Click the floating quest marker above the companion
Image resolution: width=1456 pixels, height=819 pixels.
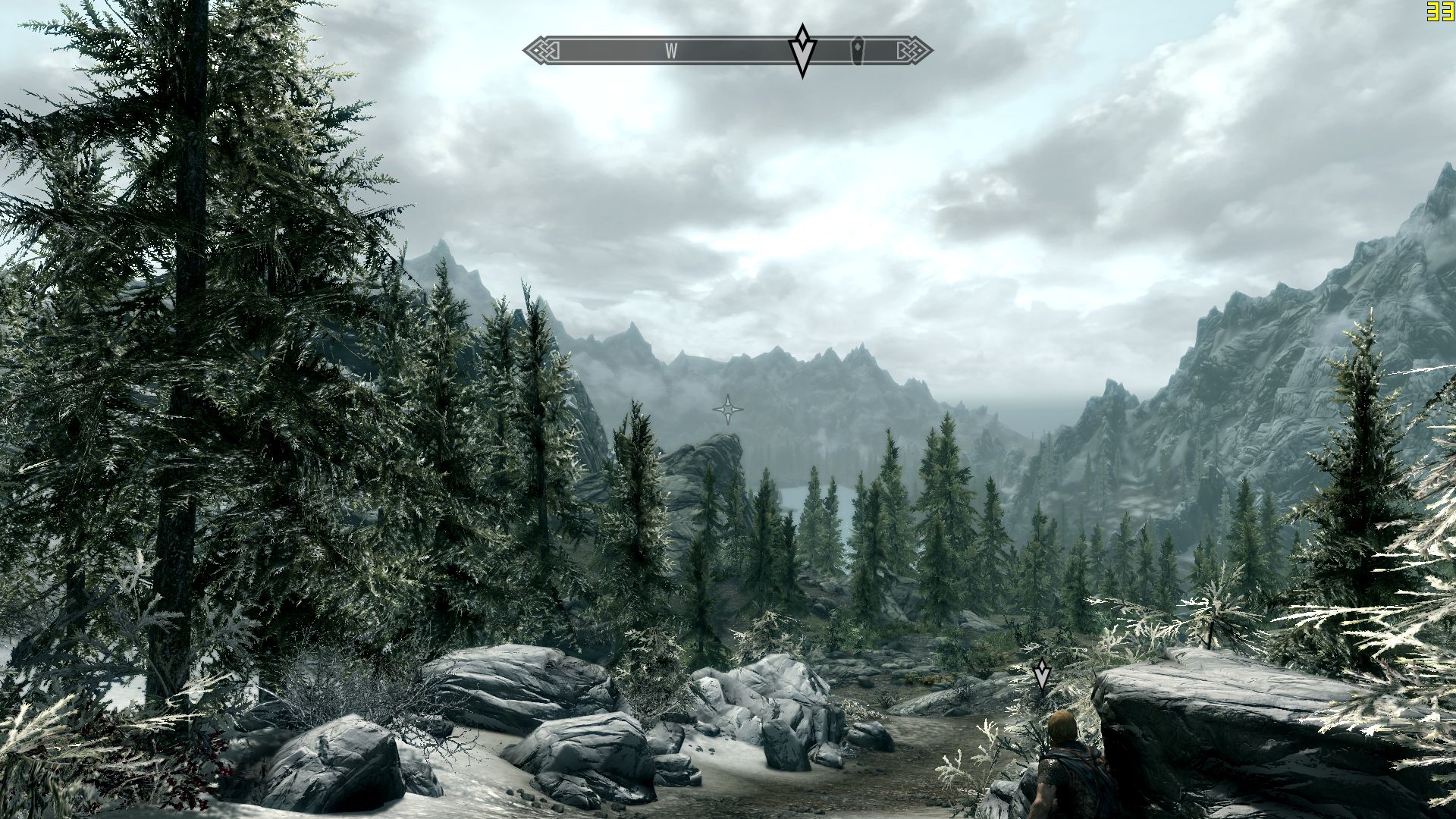[1042, 674]
